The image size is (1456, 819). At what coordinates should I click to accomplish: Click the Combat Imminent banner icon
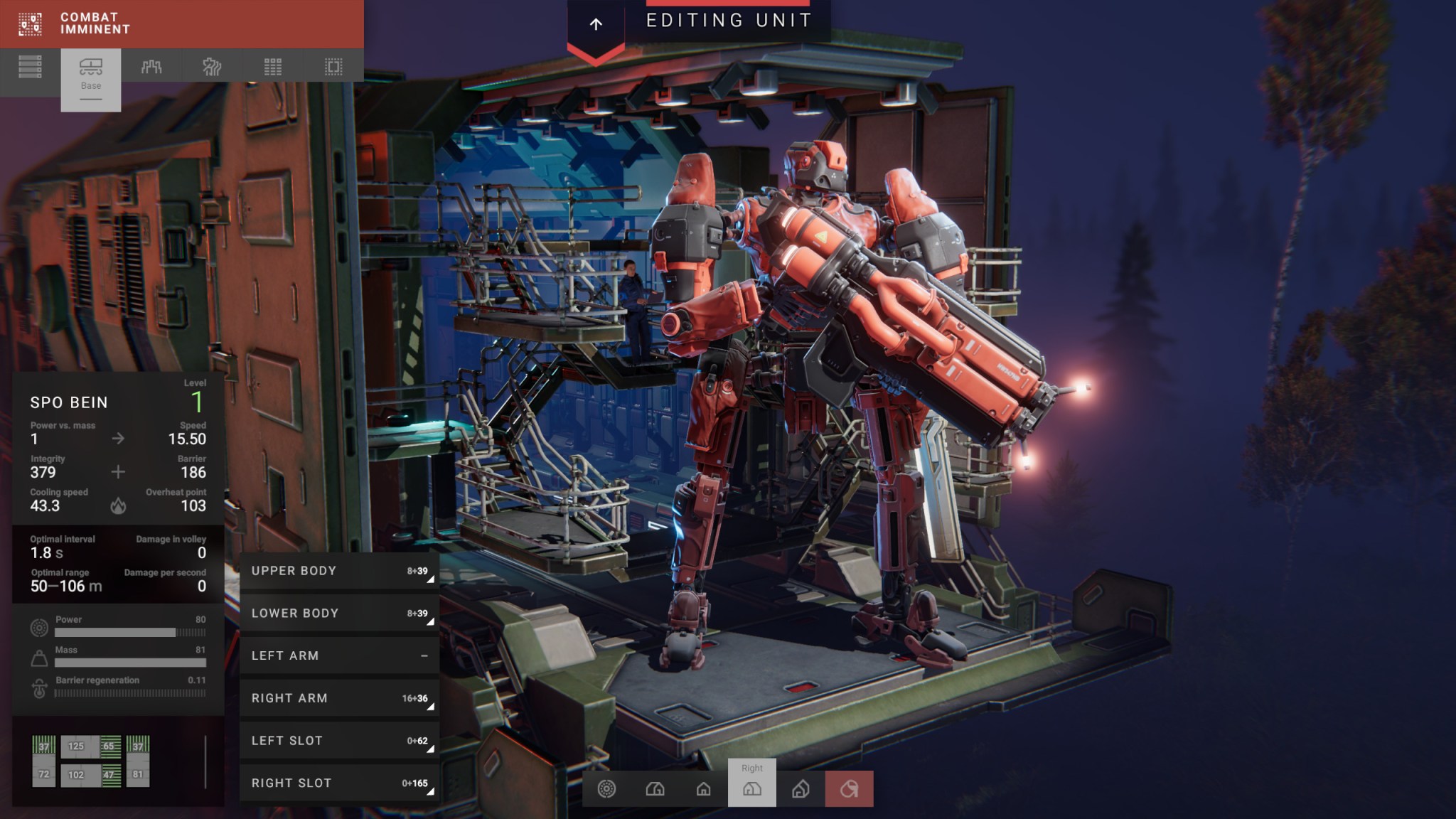[x=29, y=23]
